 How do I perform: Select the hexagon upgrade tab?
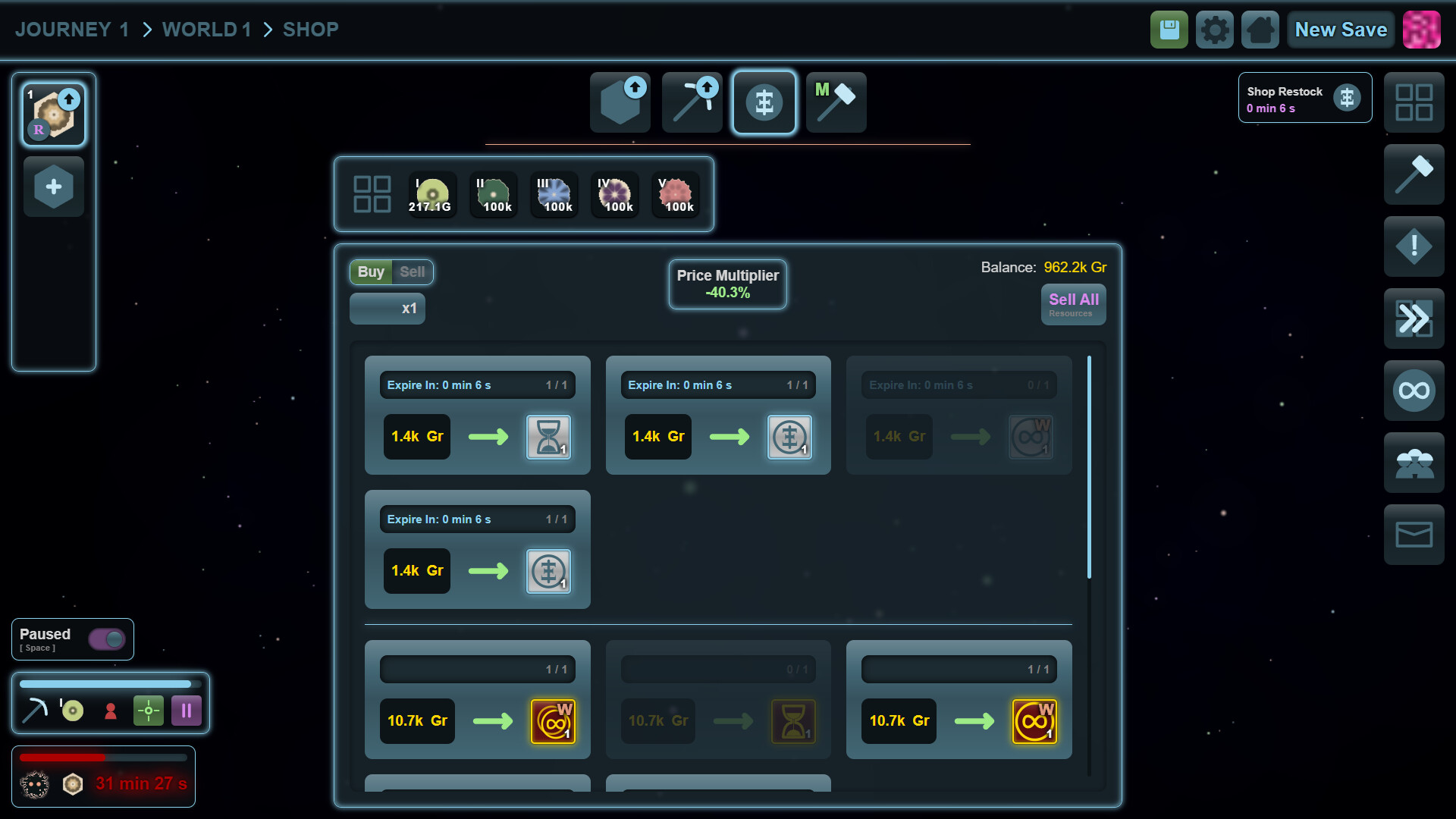(620, 102)
